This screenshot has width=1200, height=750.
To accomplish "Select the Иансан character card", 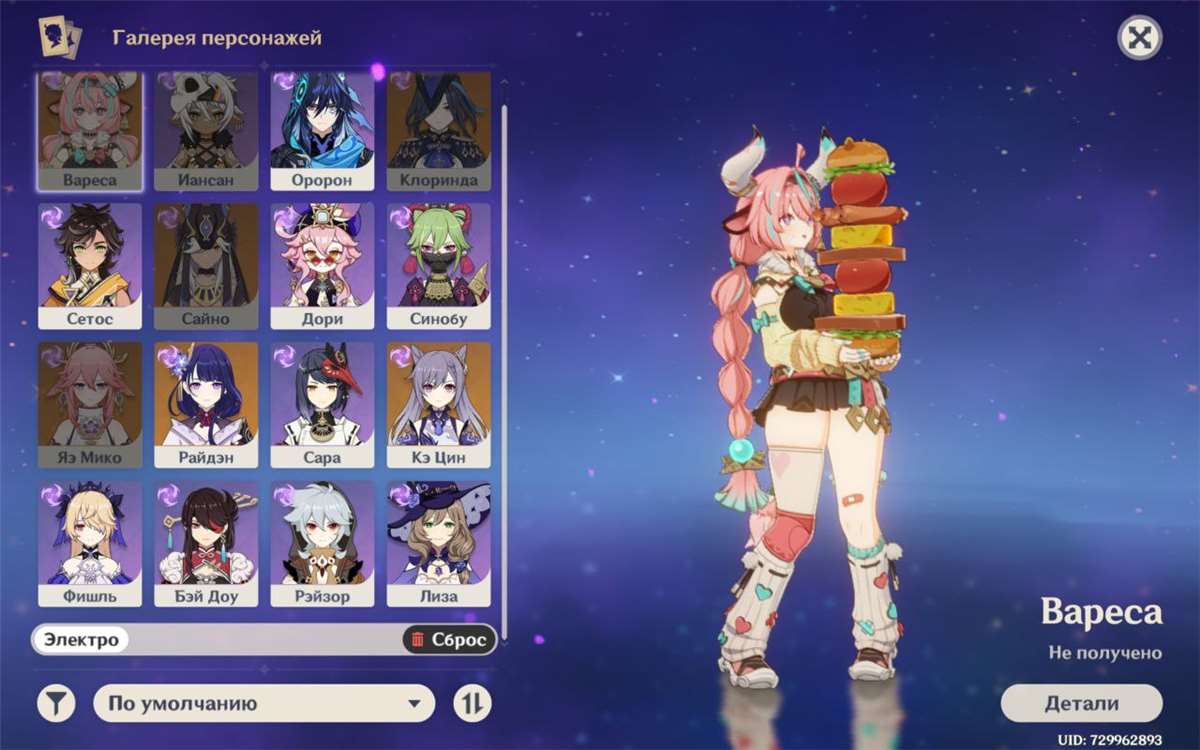I will coord(206,130).
